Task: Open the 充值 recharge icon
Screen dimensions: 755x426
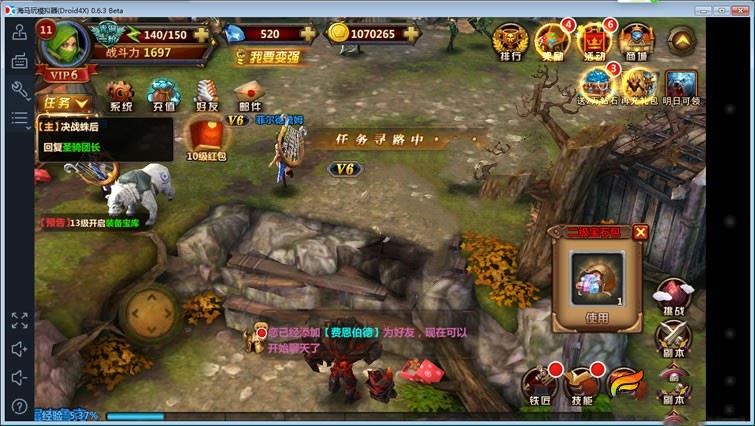Action: [163, 95]
